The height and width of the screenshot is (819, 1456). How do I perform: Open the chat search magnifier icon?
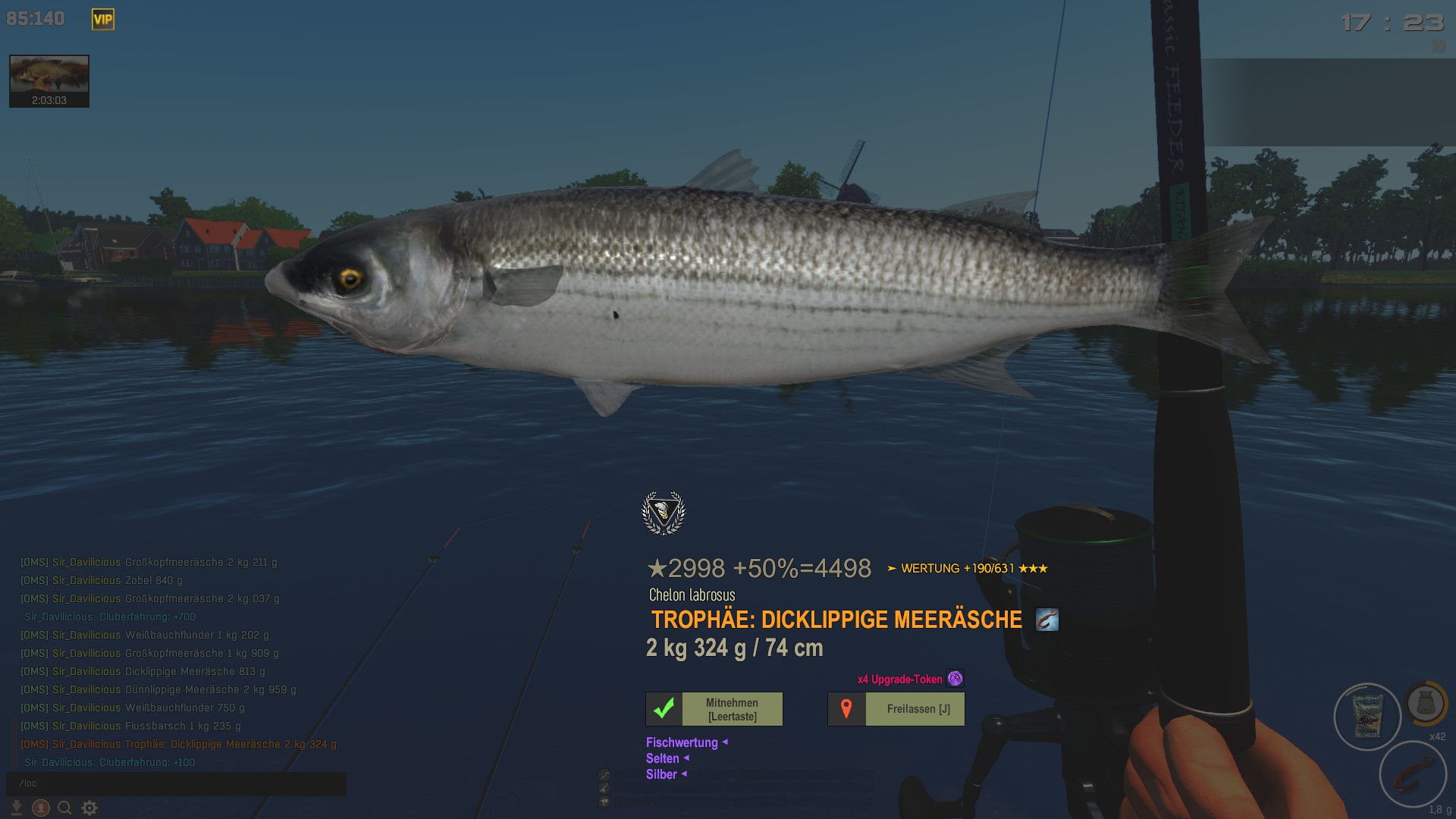click(65, 808)
